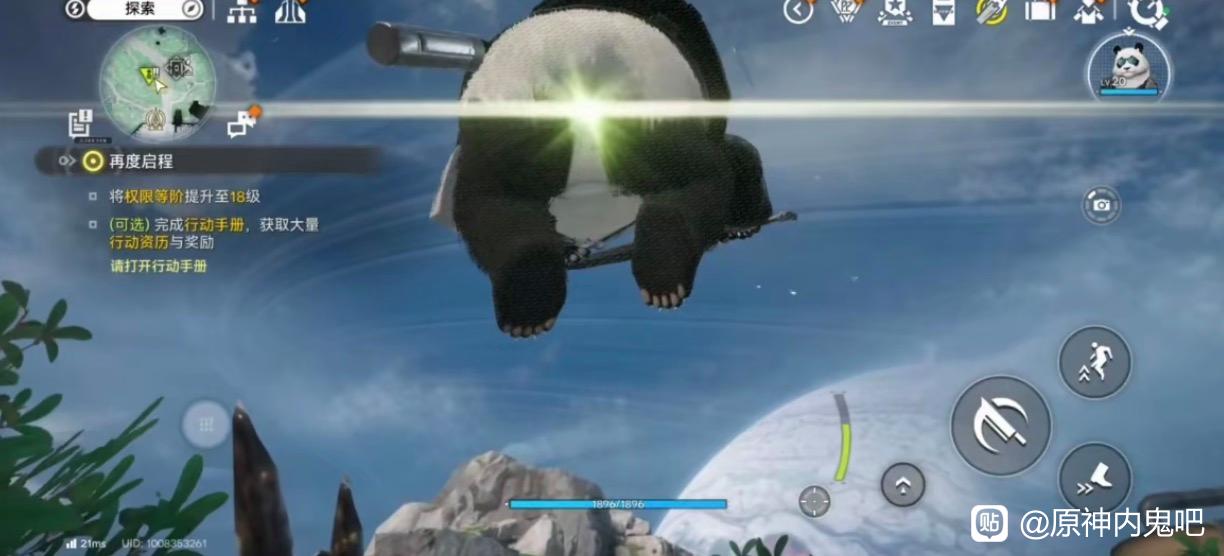1224x556 pixels.
Task: Open the lightning bolt icon beside 探索
Action: pyautogui.click(x=75, y=10)
